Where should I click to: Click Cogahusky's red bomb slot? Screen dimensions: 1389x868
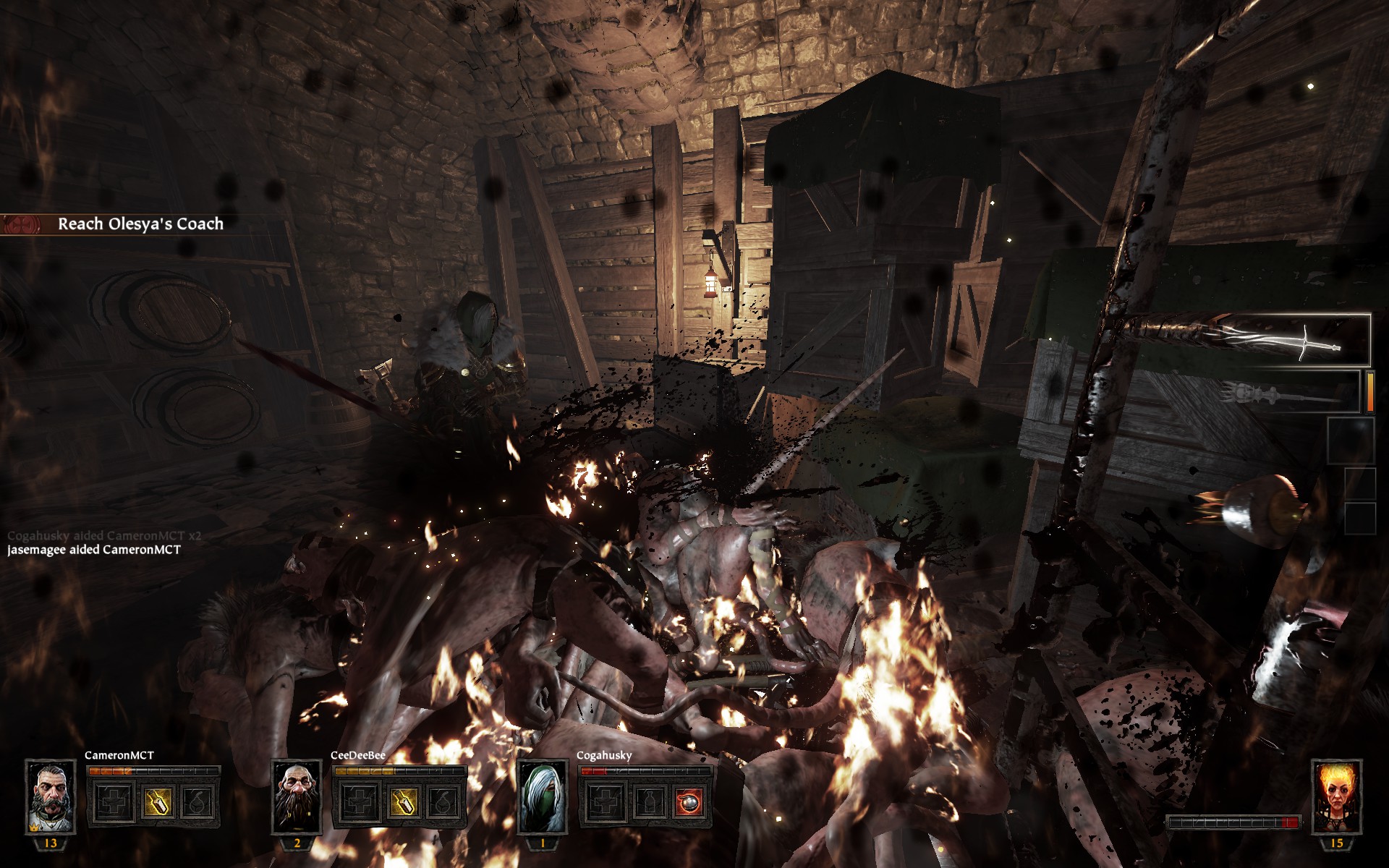pos(689,801)
